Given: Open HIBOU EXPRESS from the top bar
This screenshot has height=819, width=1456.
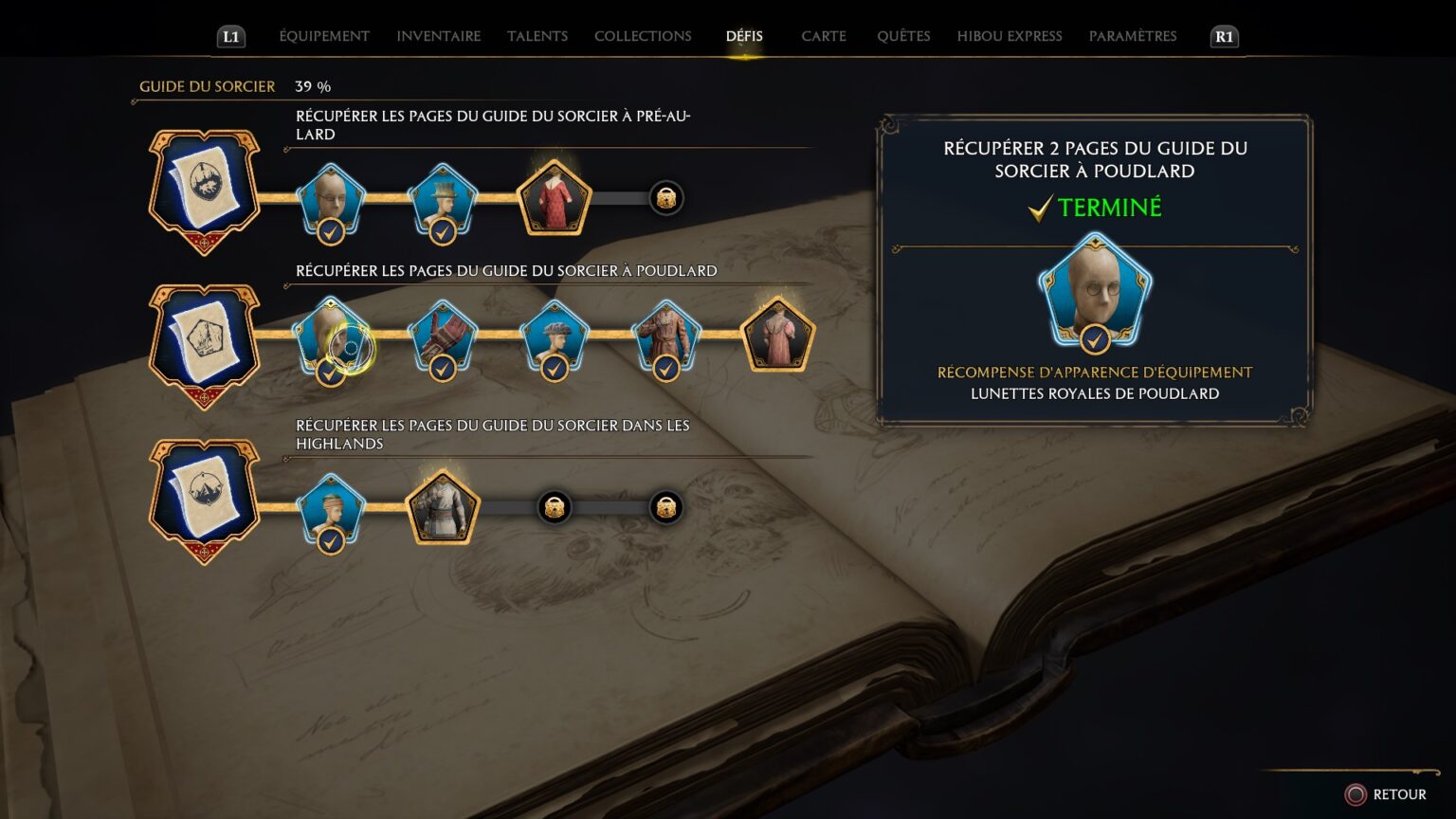Looking at the screenshot, I should (1009, 36).
